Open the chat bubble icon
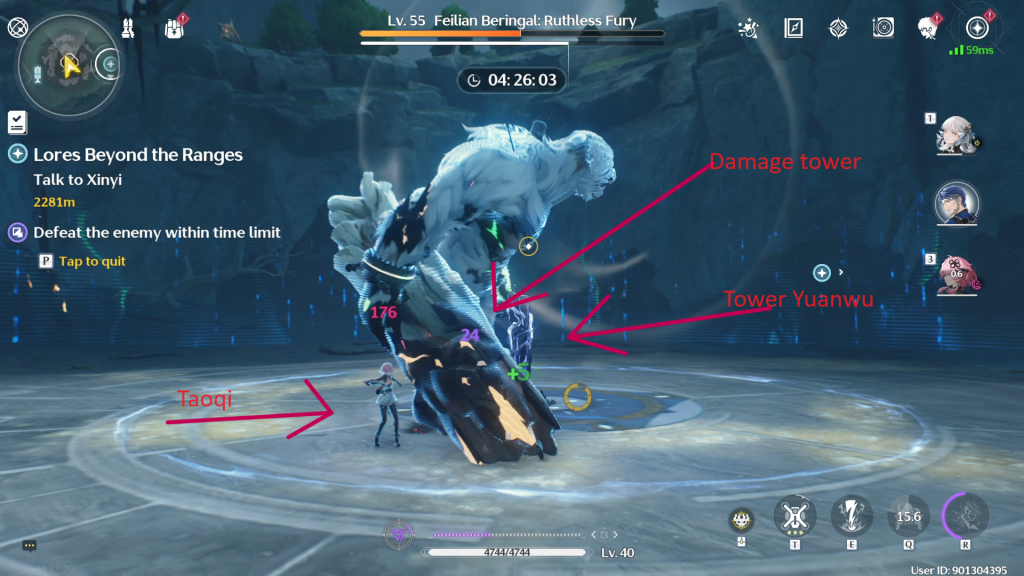 pyautogui.click(x=30, y=546)
